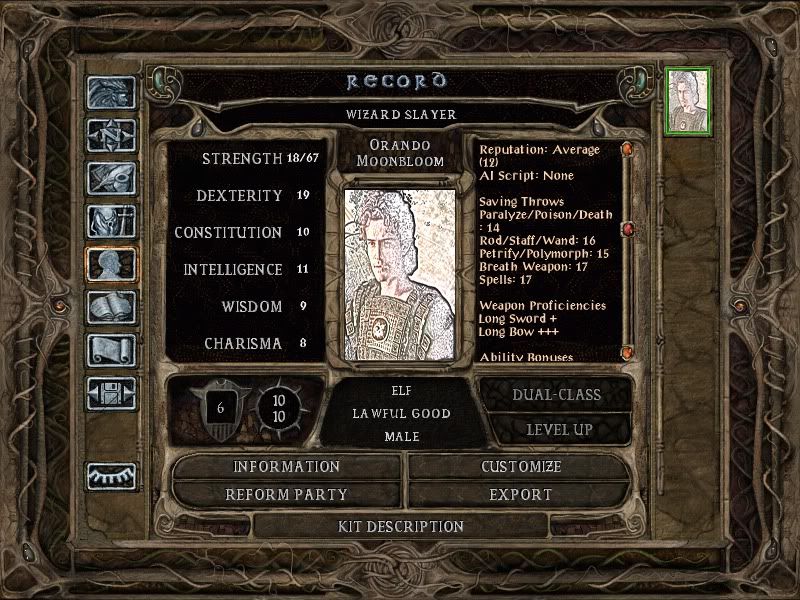Select the character record bust icon
Screen dimensions: 800x600
pyautogui.click(x=111, y=263)
